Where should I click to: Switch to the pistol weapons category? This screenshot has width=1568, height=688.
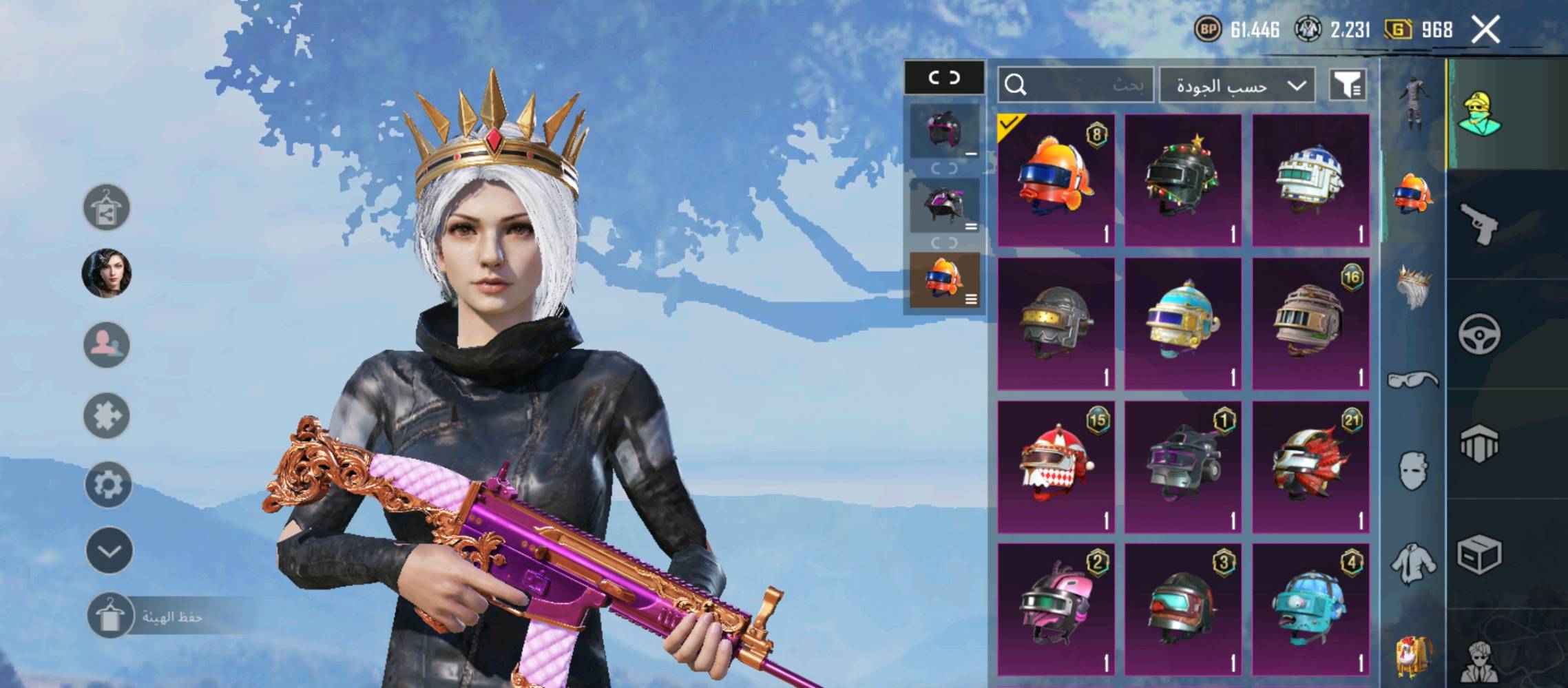[1478, 224]
